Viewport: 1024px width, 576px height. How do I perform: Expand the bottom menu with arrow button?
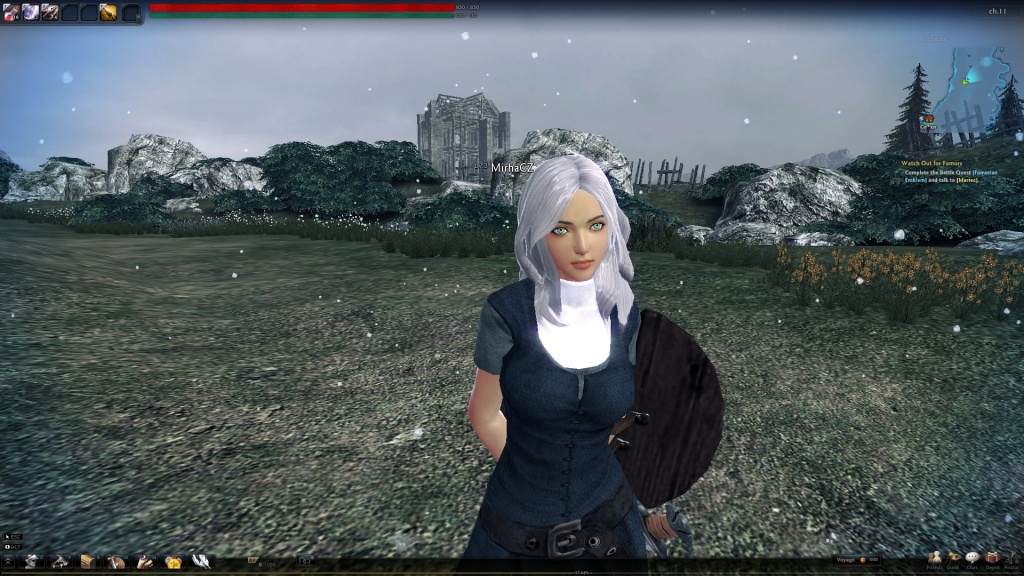coord(8,561)
